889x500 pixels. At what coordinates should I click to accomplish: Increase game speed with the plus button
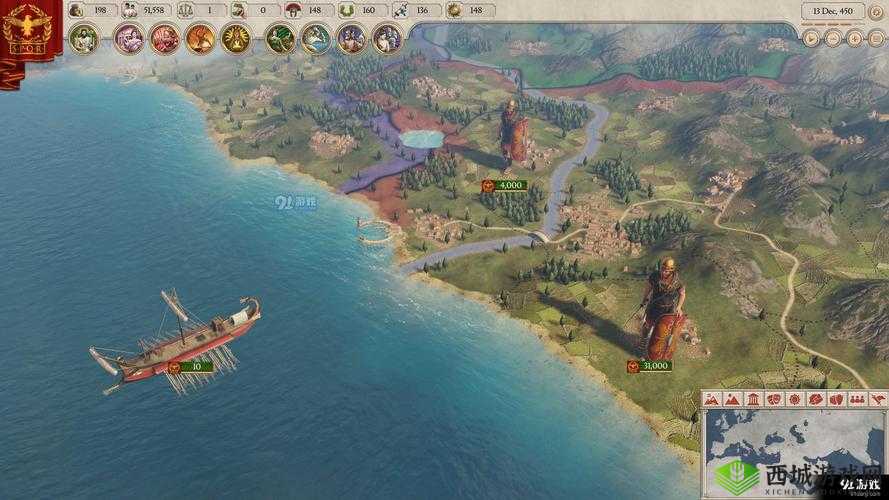854,38
